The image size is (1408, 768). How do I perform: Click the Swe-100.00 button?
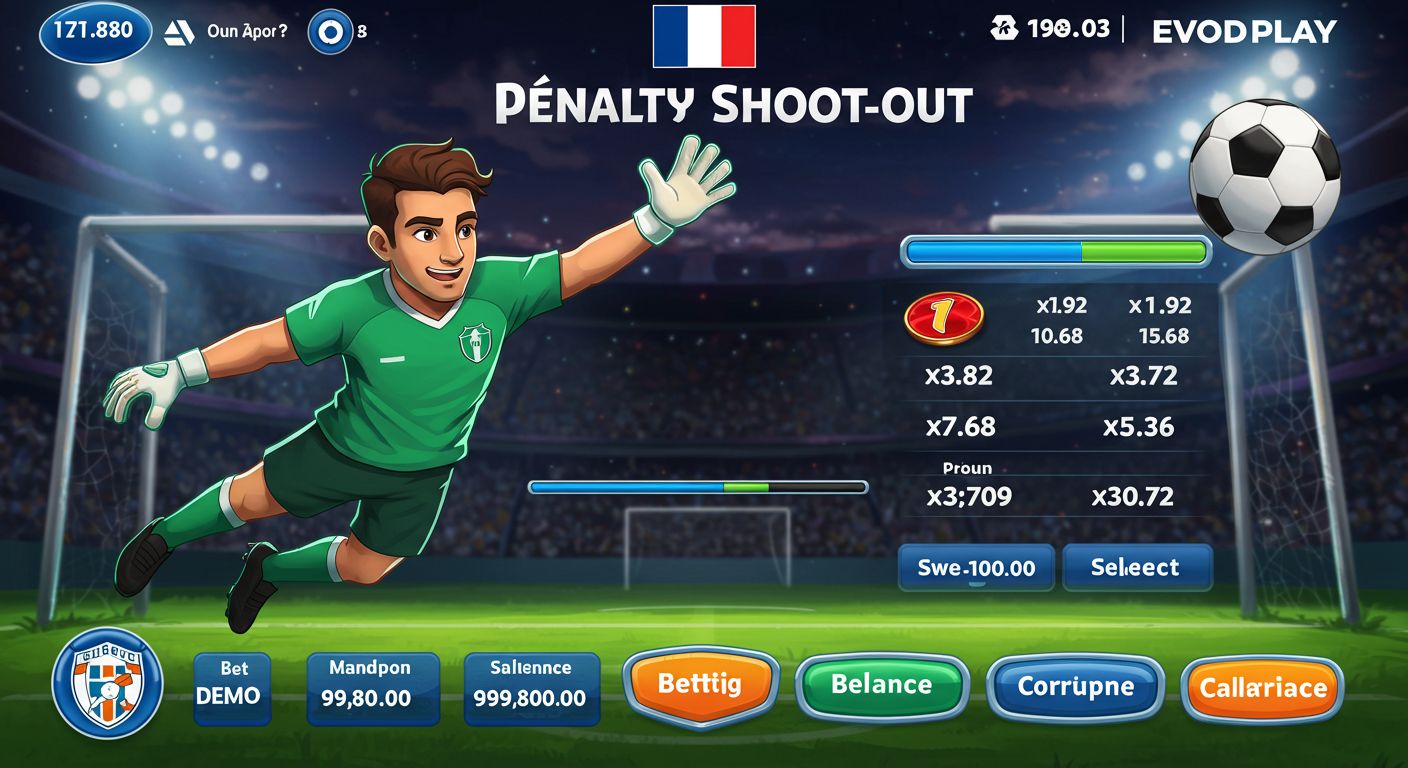click(x=976, y=568)
